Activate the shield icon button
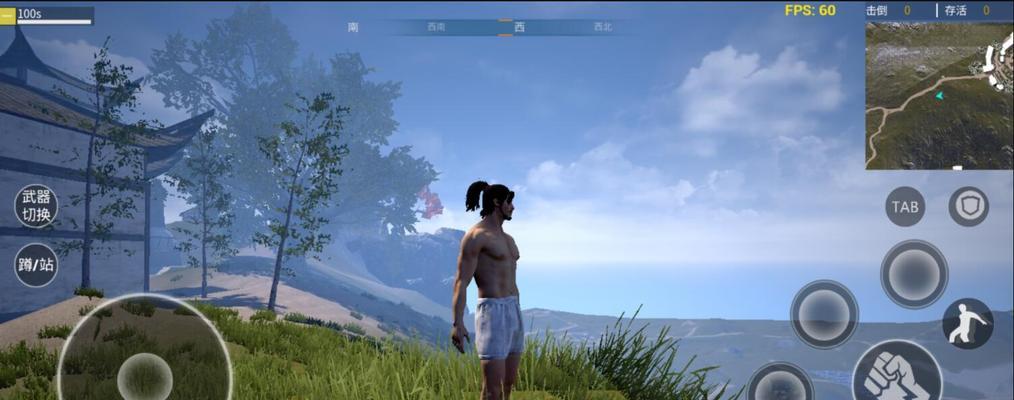 click(968, 206)
